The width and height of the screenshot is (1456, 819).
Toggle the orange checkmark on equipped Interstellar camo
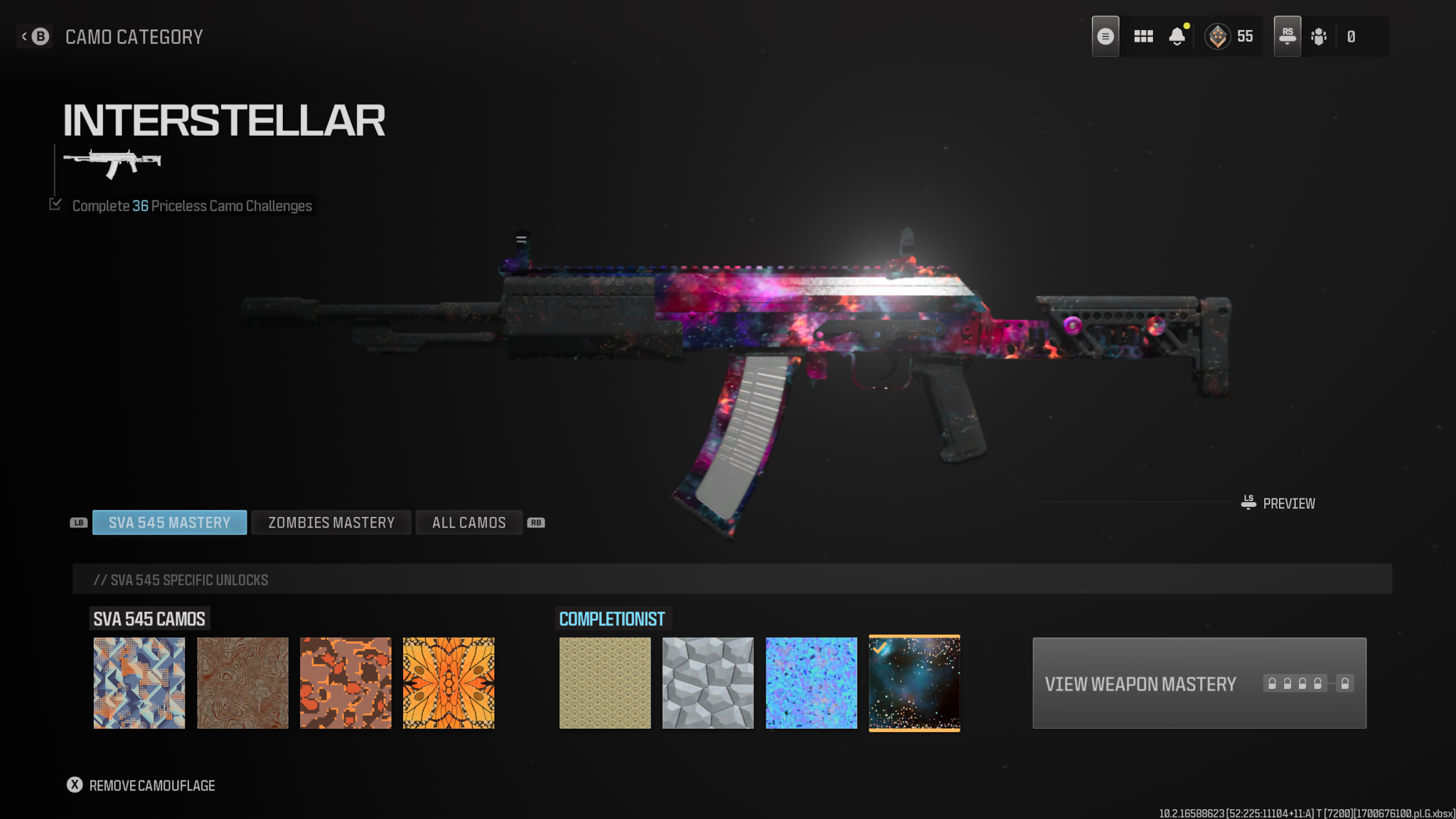881,649
